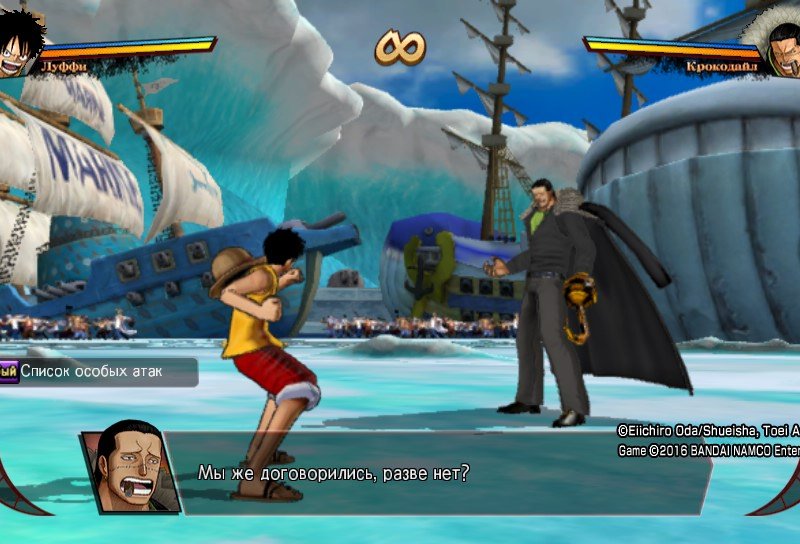The width and height of the screenshot is (800, 544).
Task: Select the speaker portrait beside the dialogue
Action: point(128,468)
